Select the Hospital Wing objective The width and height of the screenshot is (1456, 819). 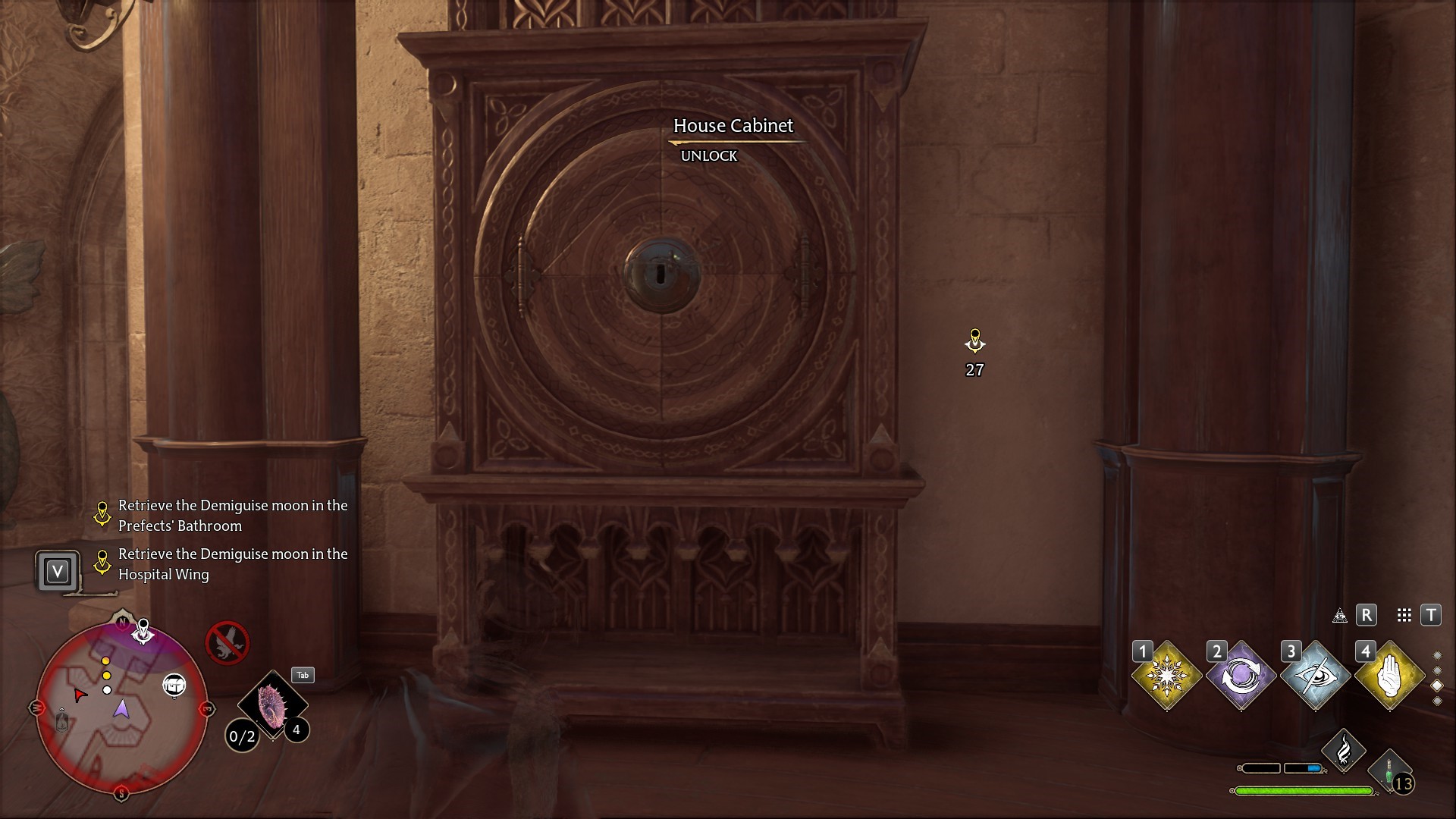coord(232,564)
